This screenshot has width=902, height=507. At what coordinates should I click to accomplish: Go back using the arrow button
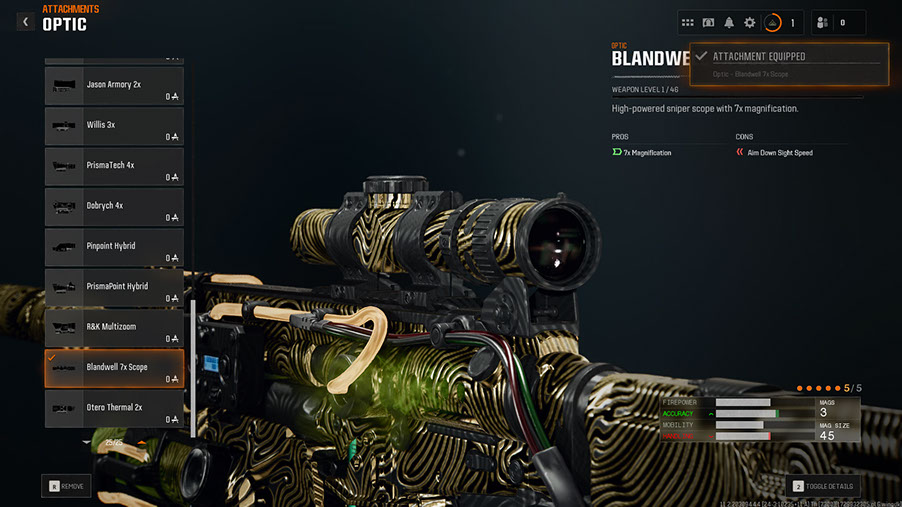coord(25,21)
